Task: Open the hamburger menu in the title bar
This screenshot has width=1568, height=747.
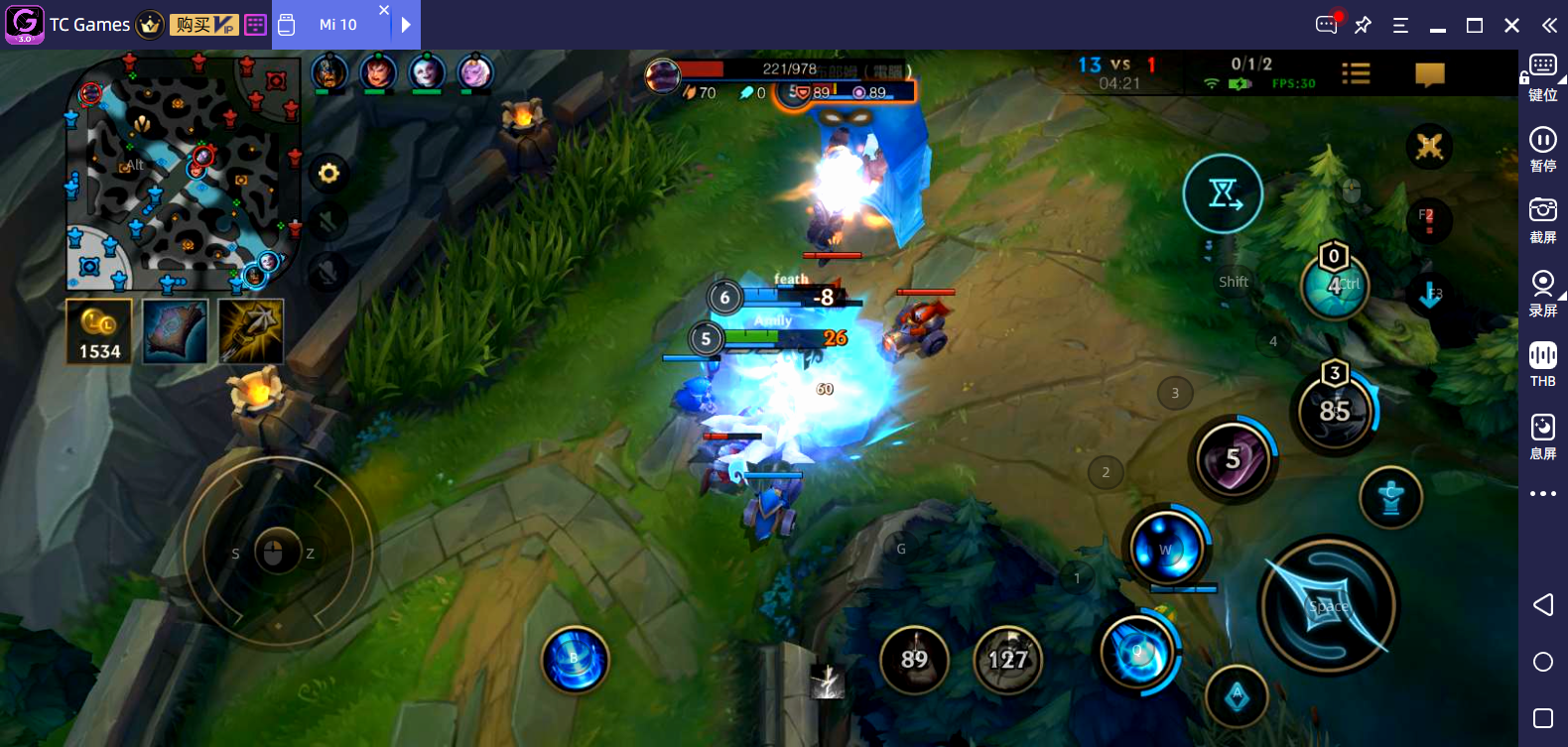Action: [1400, 25]
